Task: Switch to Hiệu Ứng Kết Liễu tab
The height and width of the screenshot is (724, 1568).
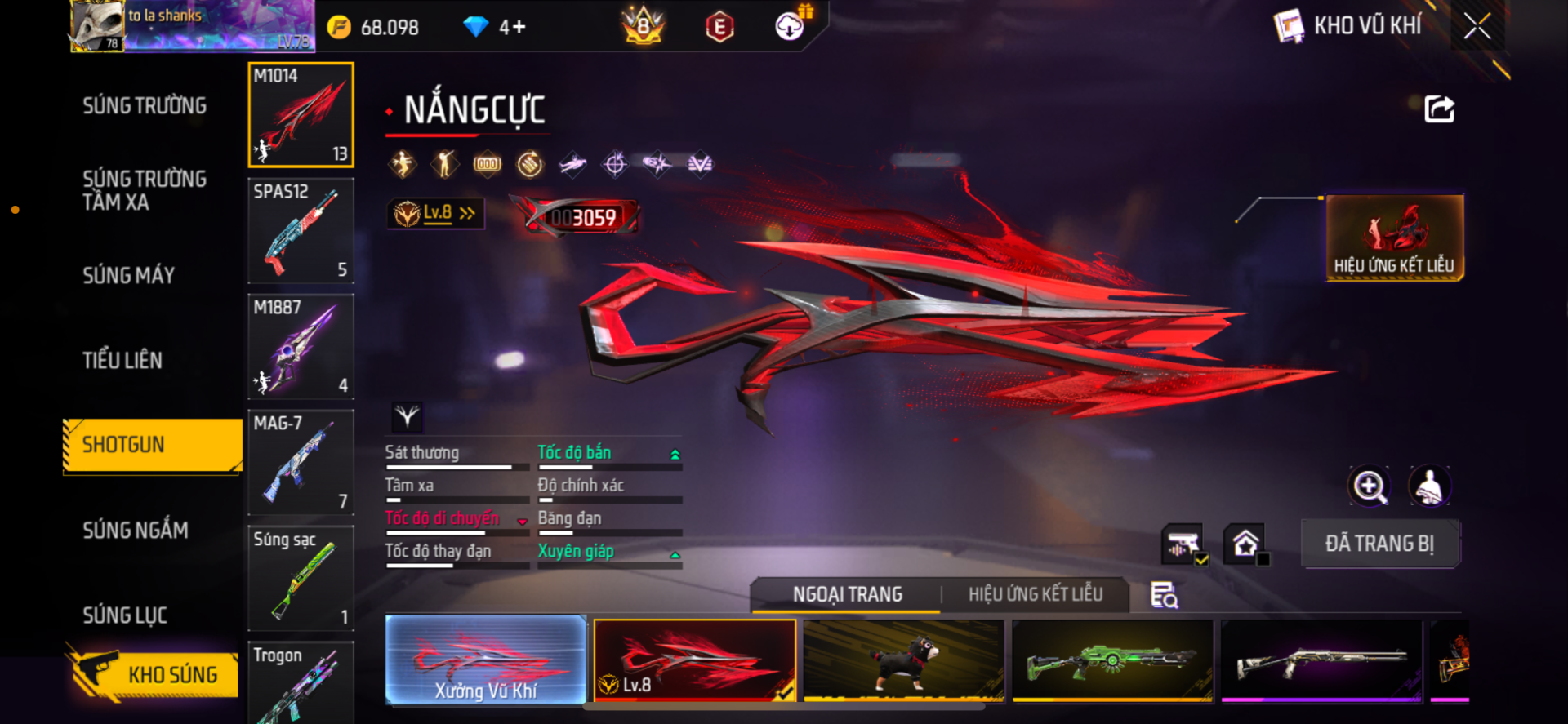Action: point(1035,594)
